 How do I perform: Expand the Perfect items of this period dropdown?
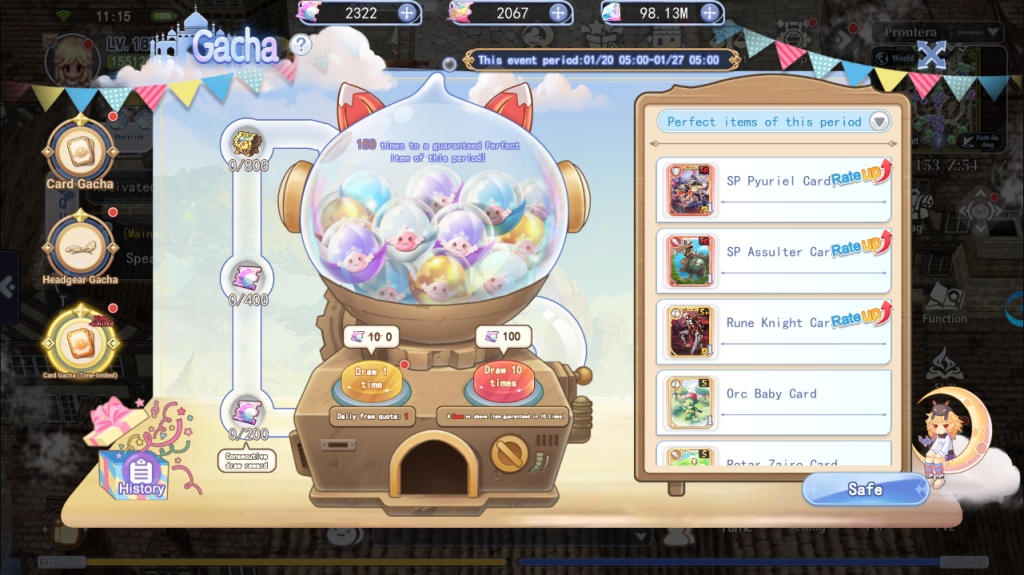pos(878,122)
